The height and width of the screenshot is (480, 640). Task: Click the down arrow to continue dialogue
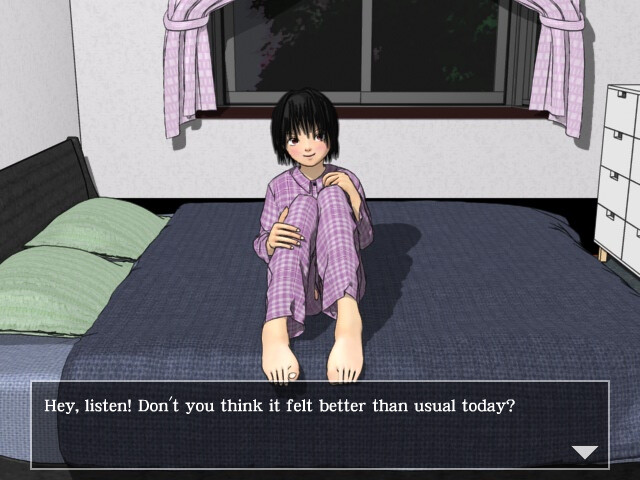pyautogui.click(x=584, y=452)
